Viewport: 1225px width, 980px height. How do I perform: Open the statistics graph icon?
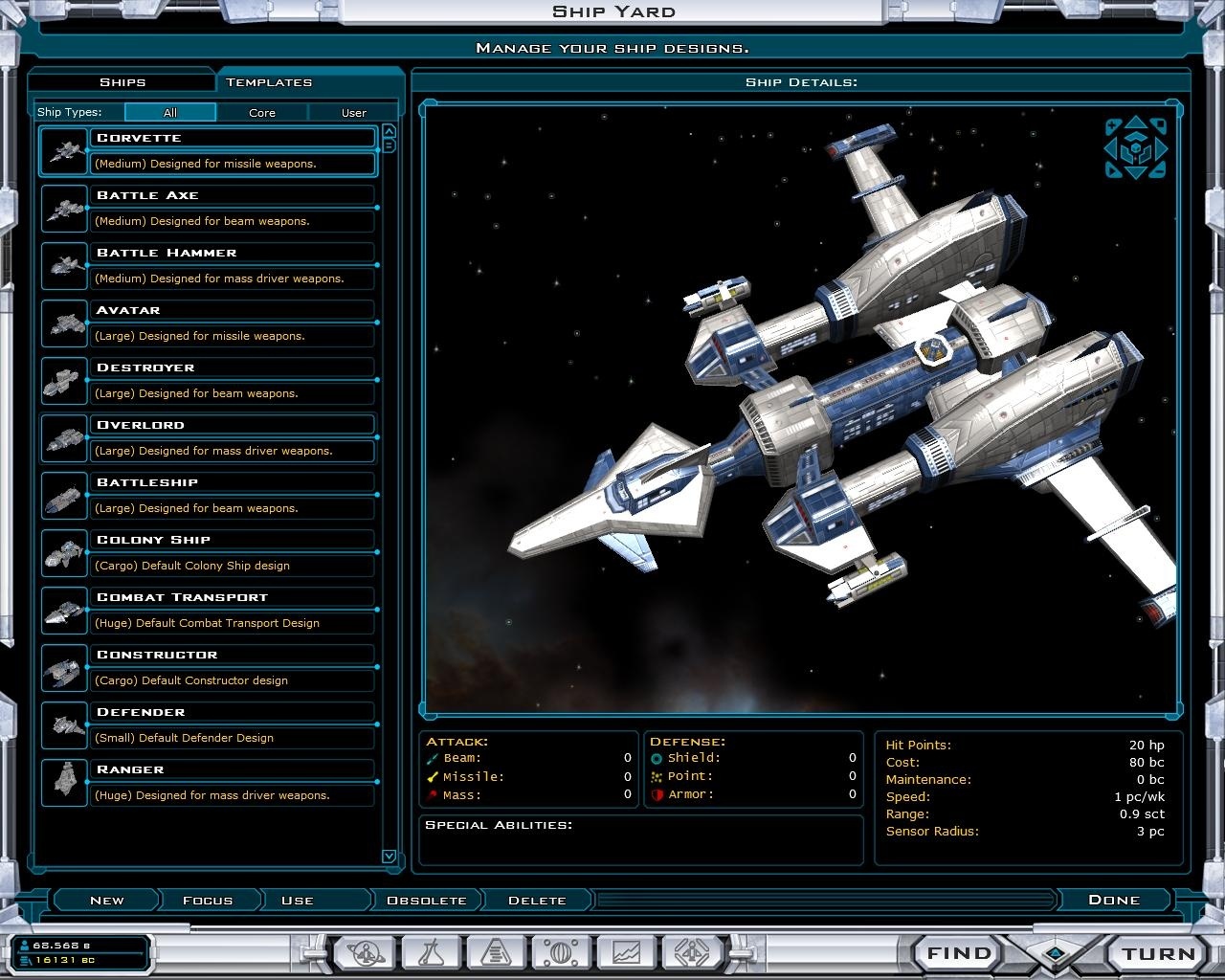coord(627,952)
